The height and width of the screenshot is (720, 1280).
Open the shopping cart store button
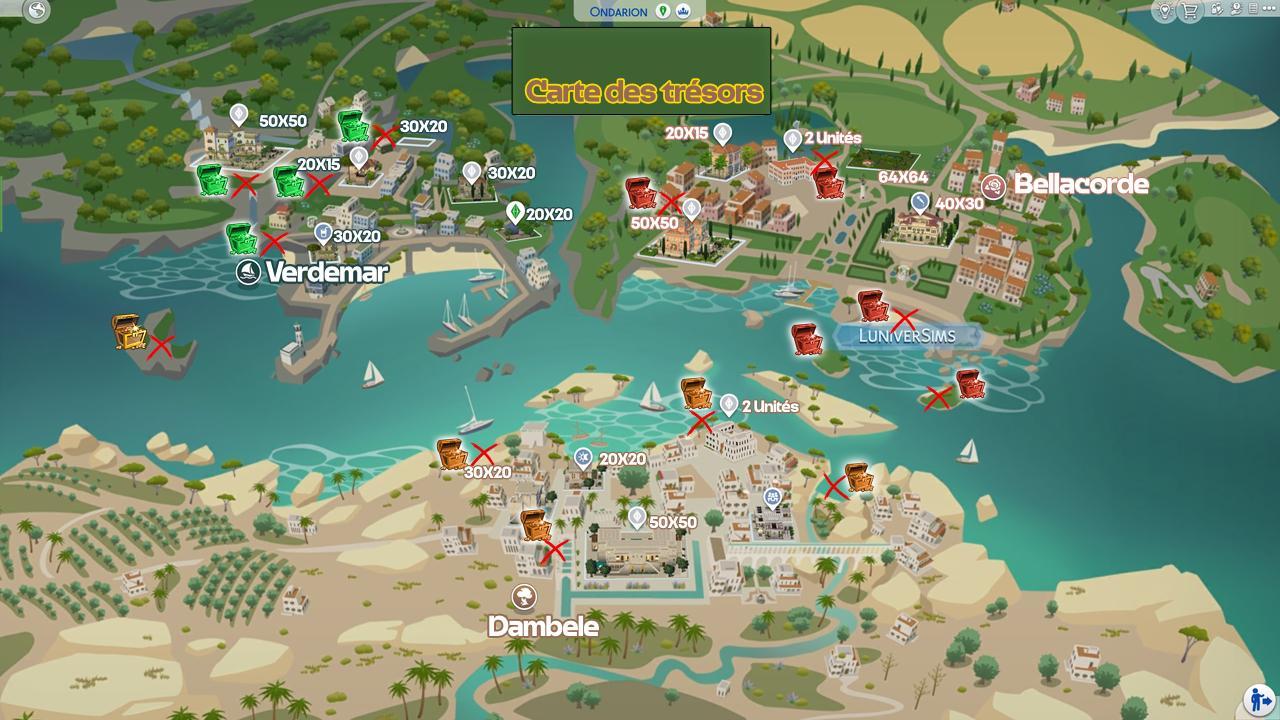pos(1190,11)
